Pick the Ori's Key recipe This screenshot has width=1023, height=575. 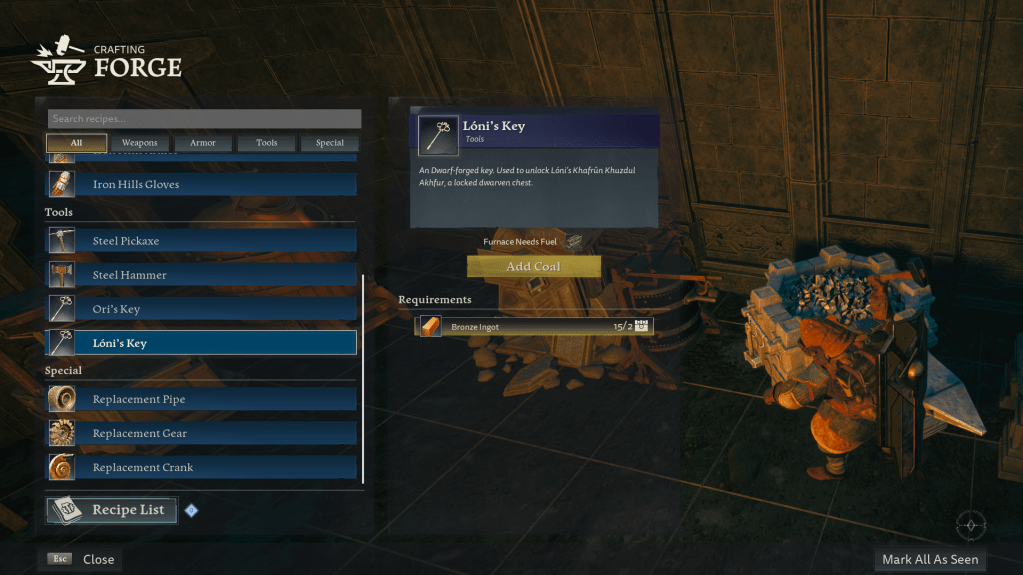(202, 309)
